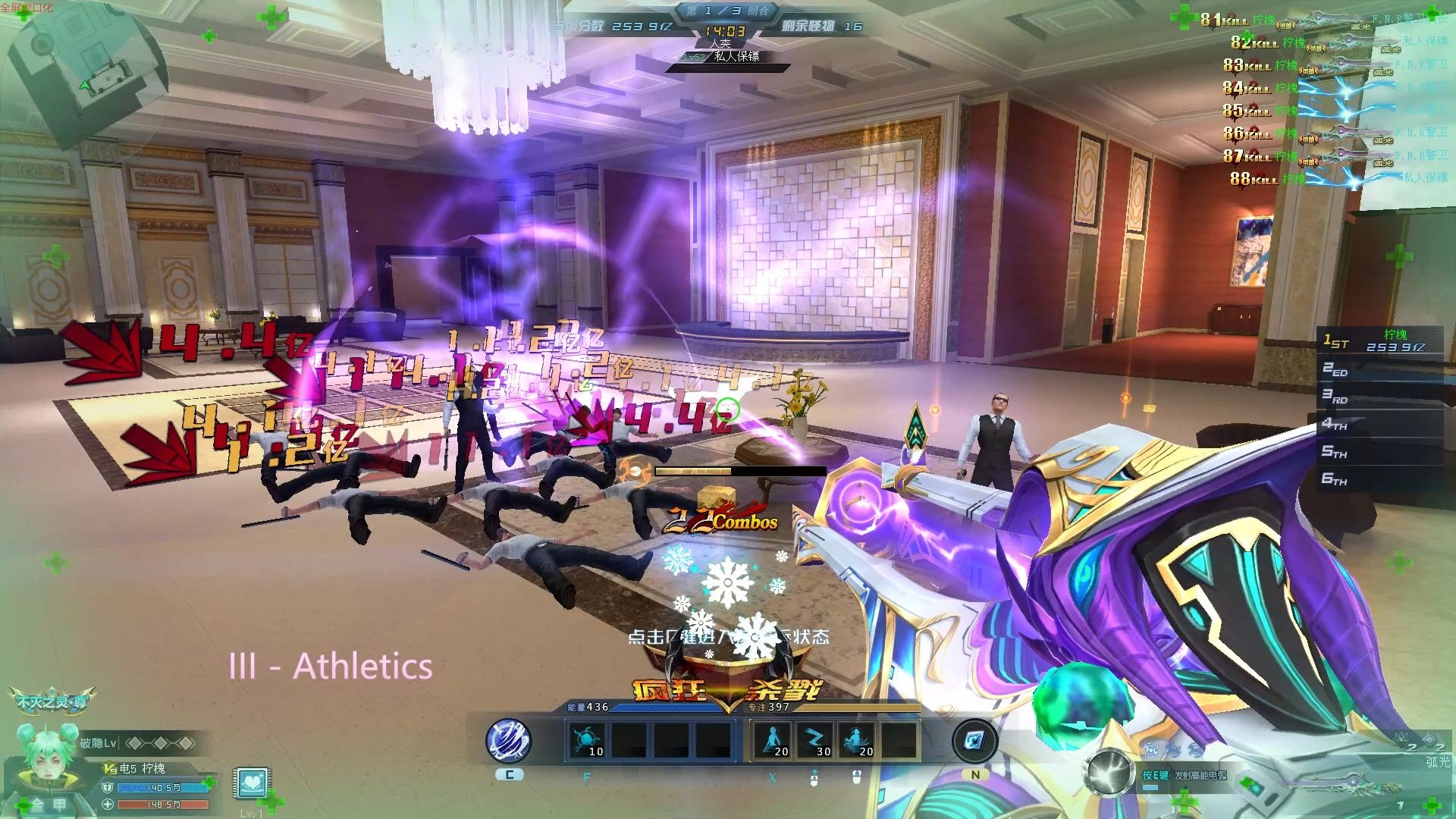Screen dimensions: 1456x819
Task: Select the seated figure focus skill
Action: click(x=773, y=739)
